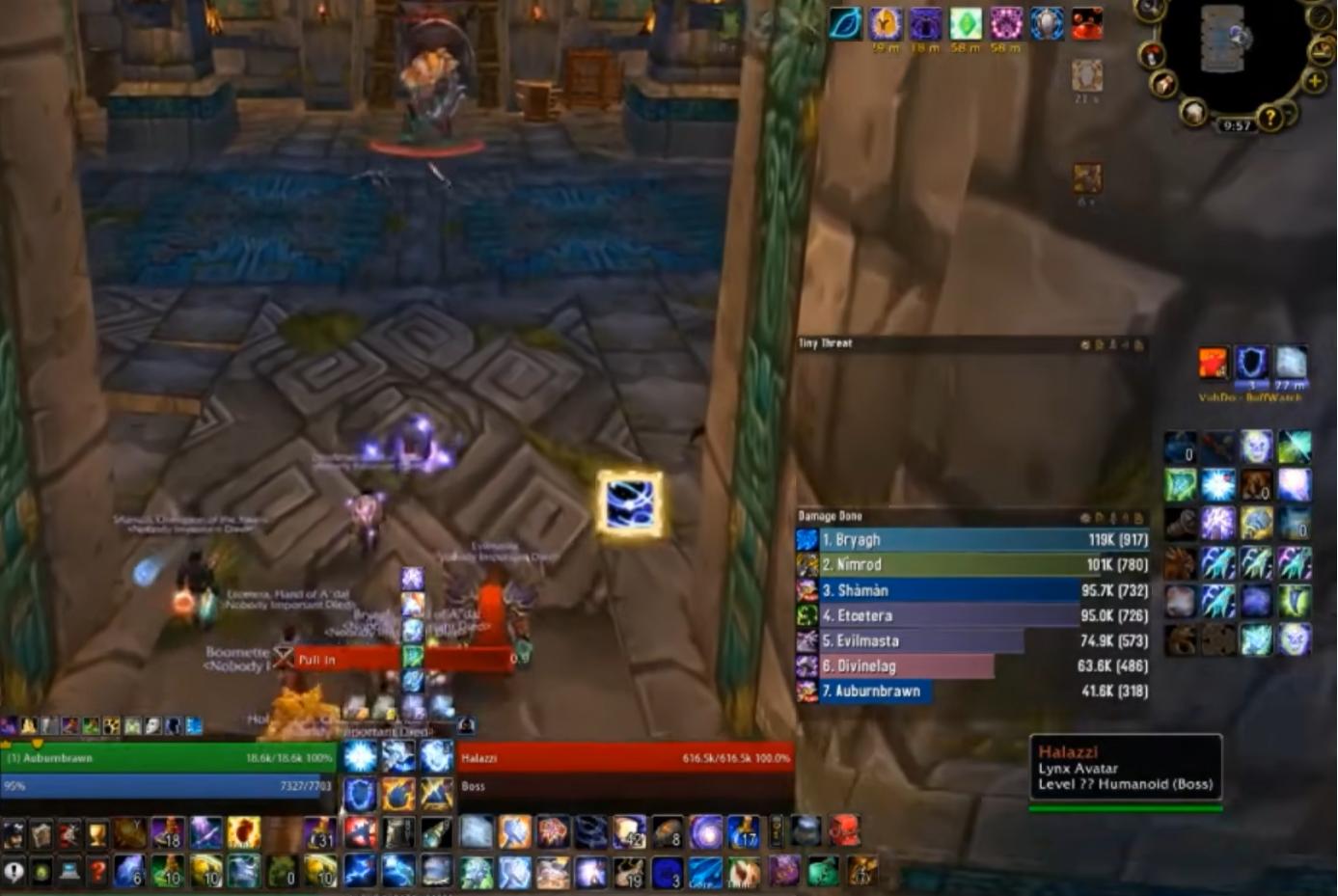Click the report icon on the Tiny Threat header

[x=1114, y=346]
